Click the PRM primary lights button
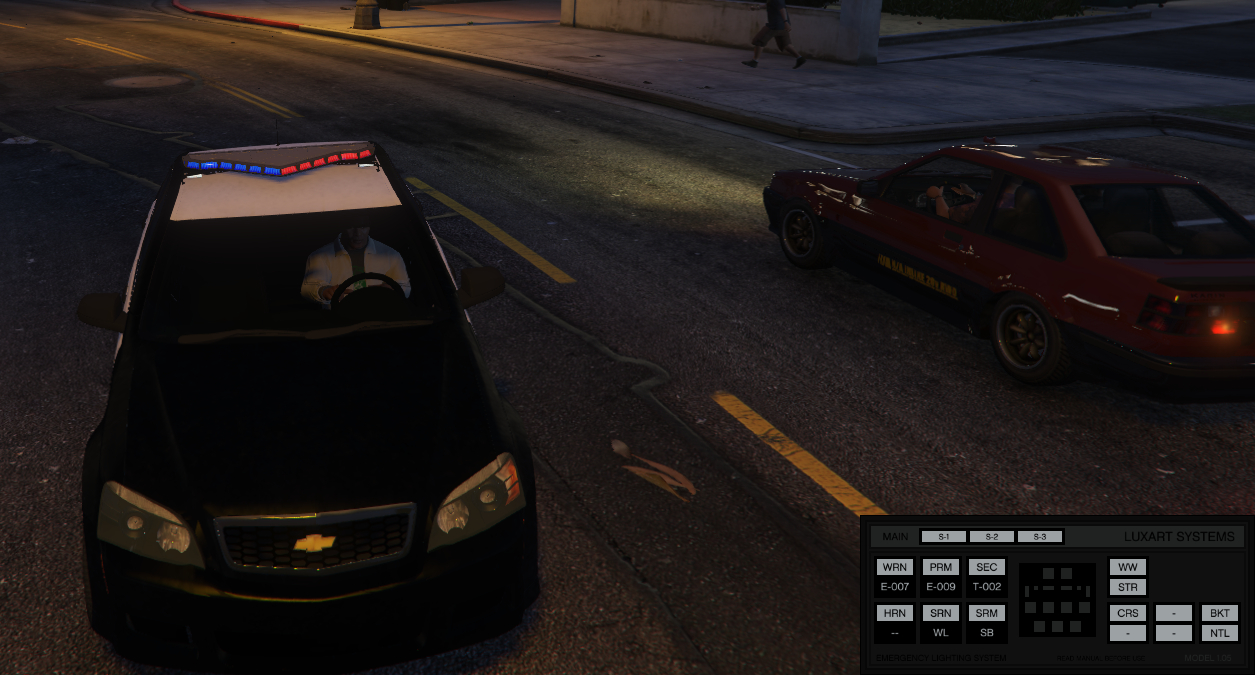Image resolution: width=1255 pixels, height=675 pixels. click(x=940, y=567)
